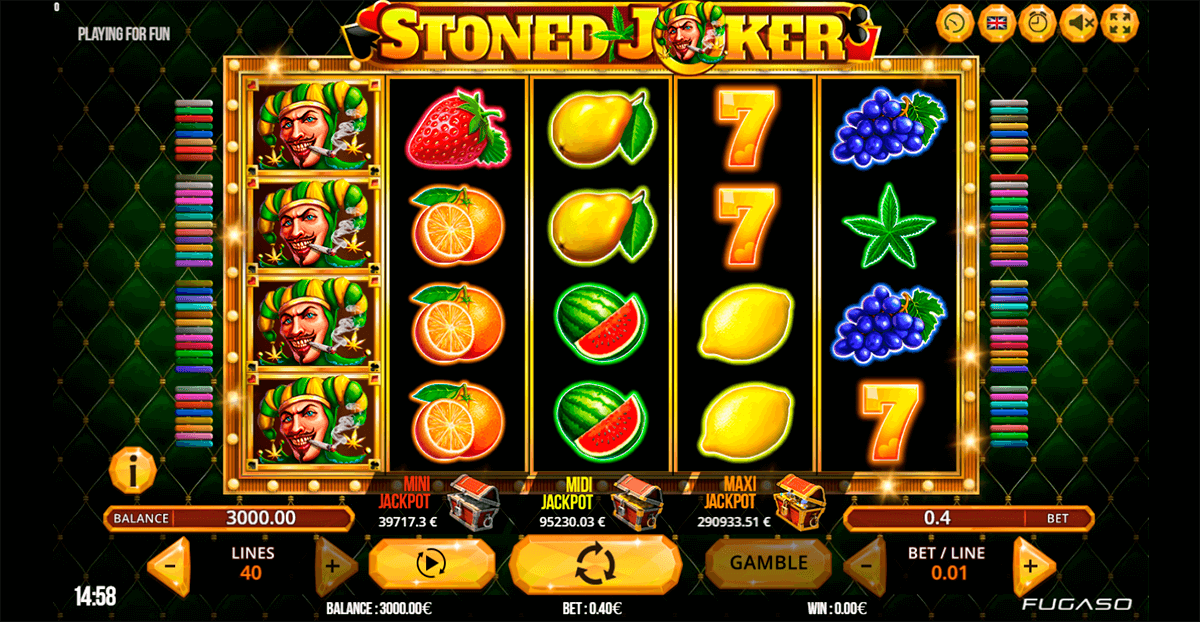Lower the bet per line
1200x622 pixels.
pyautogui.click(x=865, y=566)
